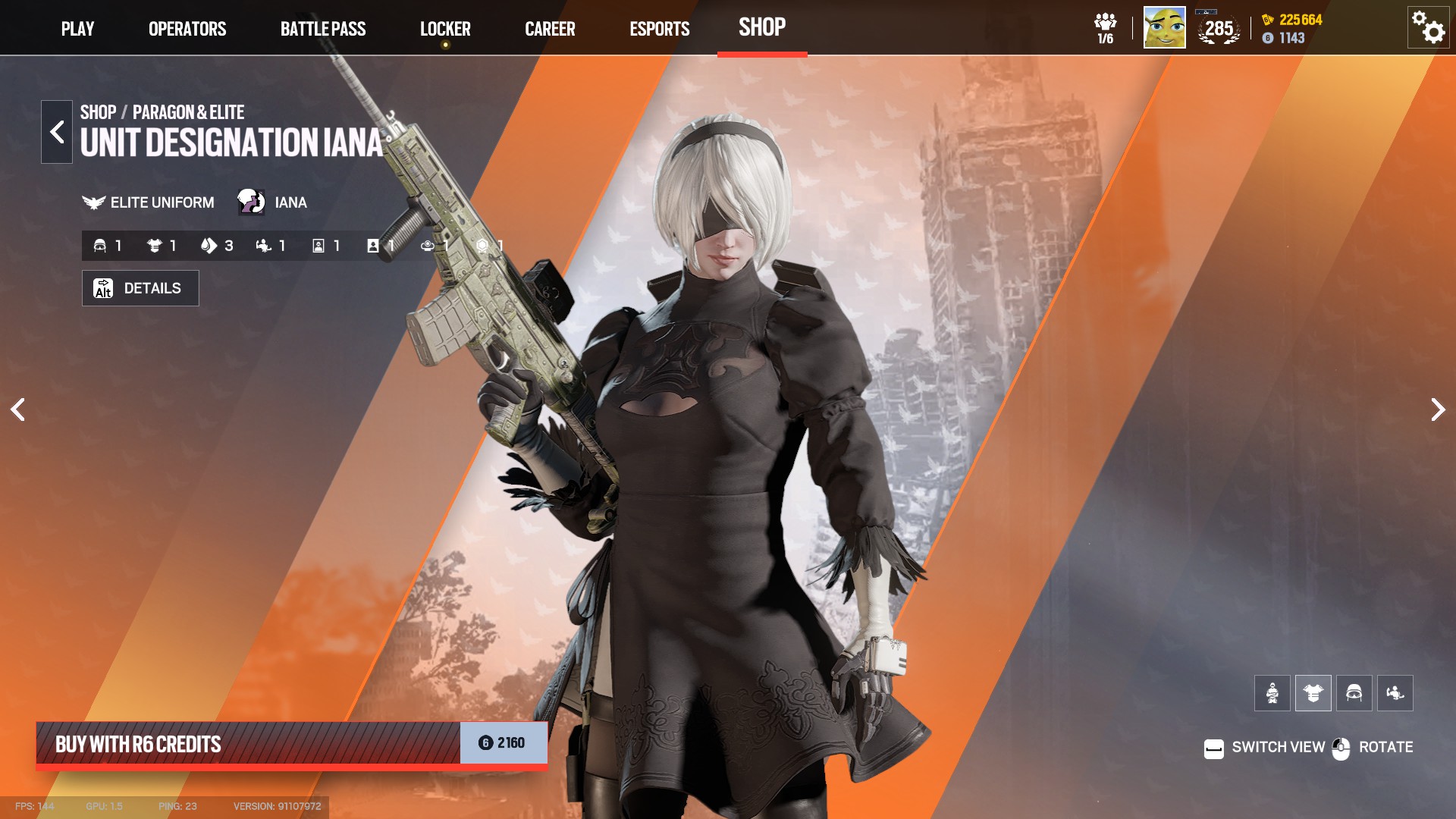The image size is (1456, 819).
Task: Click the charm counter icon in bundle contents
Action: coord(427,245)
